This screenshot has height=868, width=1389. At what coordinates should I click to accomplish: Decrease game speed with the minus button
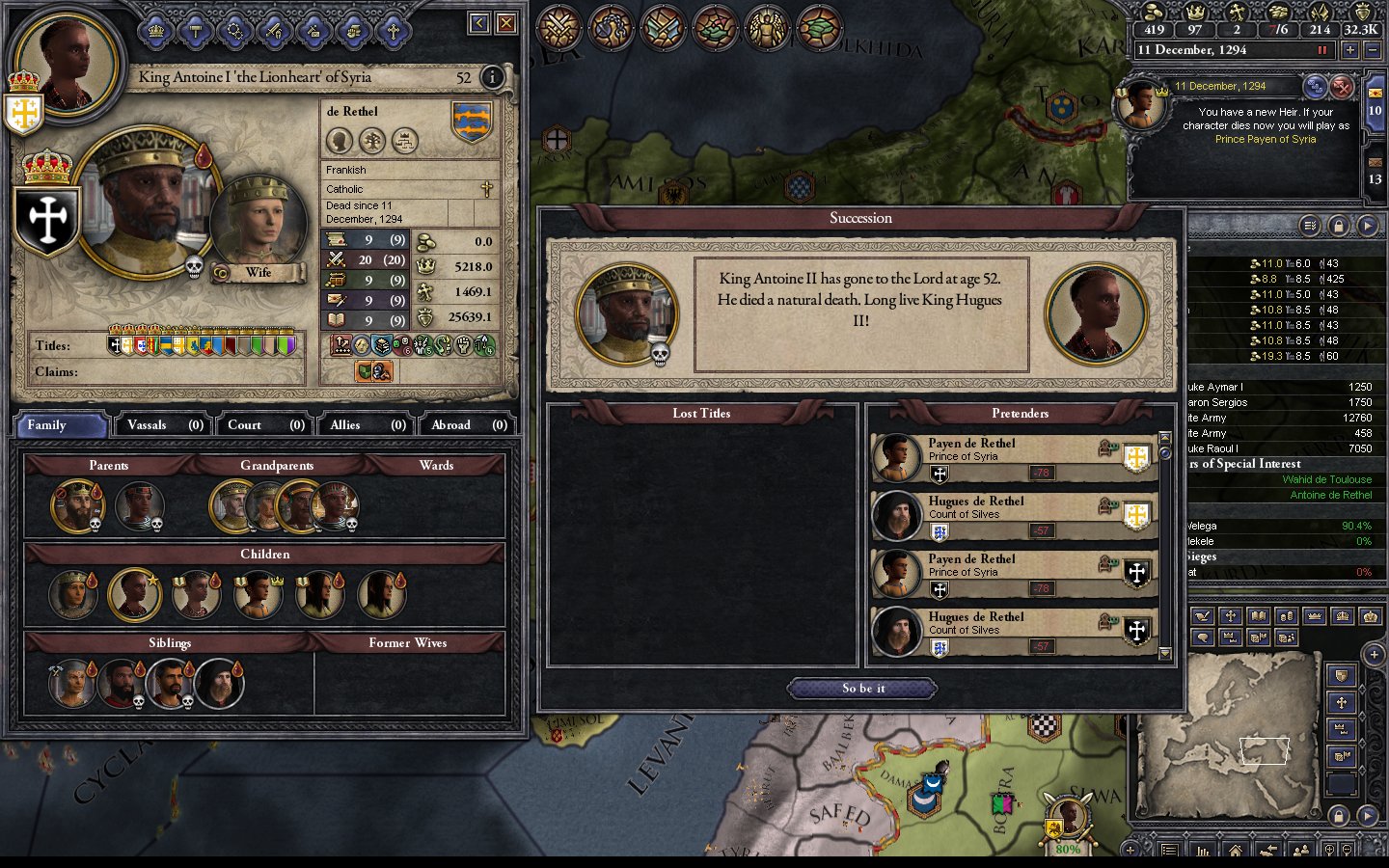point(1373,50)
